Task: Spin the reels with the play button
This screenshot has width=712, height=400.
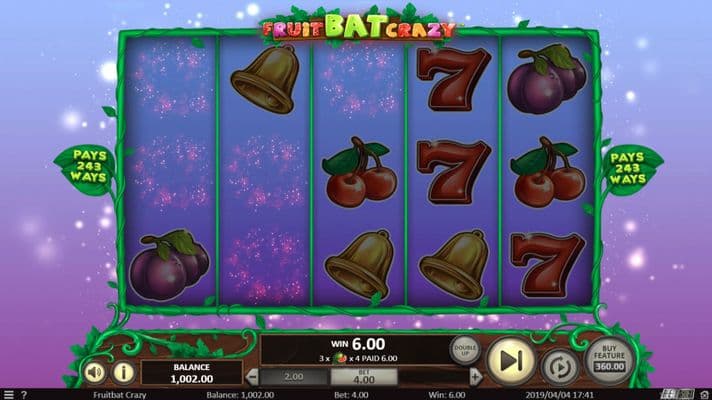Action: (510, 360)
